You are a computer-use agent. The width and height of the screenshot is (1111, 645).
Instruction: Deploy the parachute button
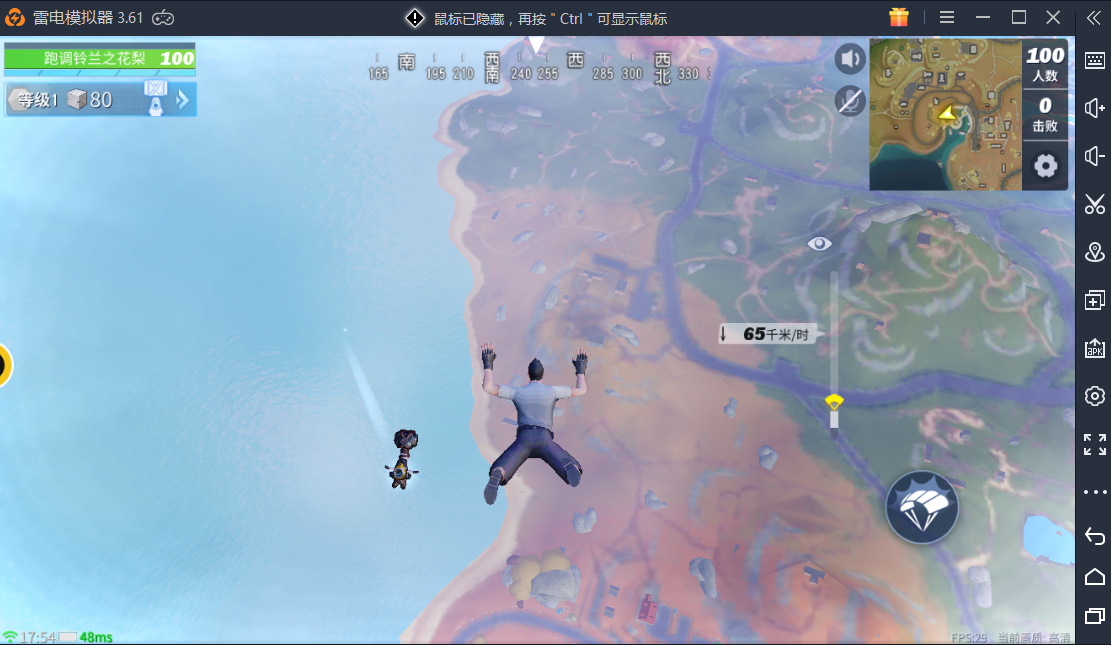coord(921,507)
